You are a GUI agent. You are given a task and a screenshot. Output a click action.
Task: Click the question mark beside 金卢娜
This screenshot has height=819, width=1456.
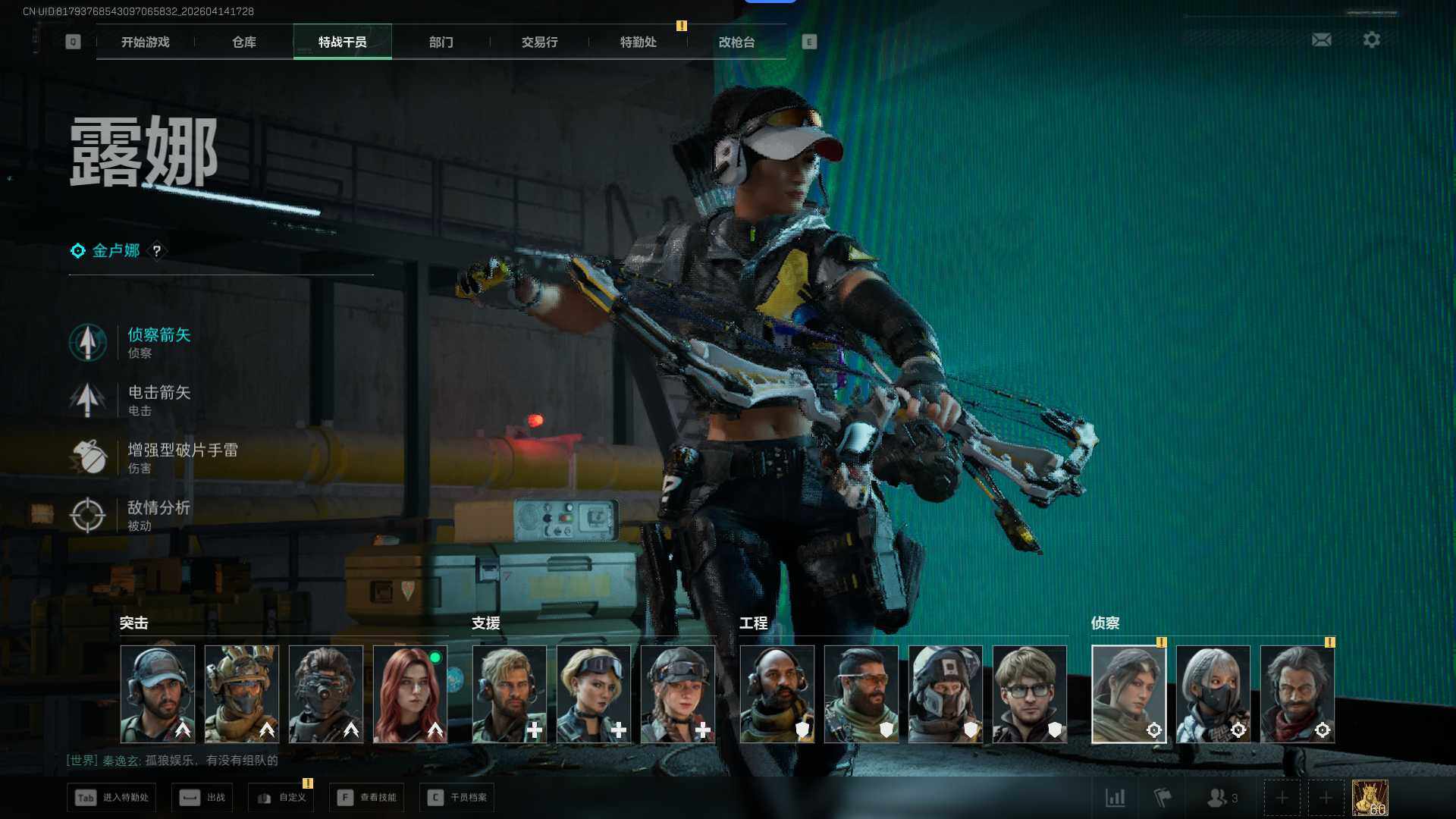pyautogui.click(x=157, y=251)
